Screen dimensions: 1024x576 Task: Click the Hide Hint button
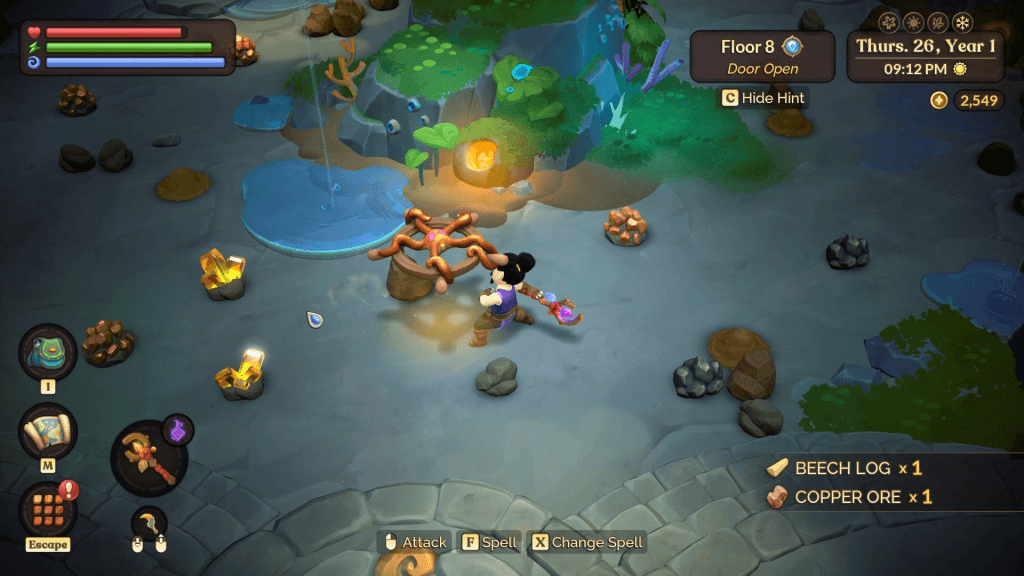pos(763,98)
